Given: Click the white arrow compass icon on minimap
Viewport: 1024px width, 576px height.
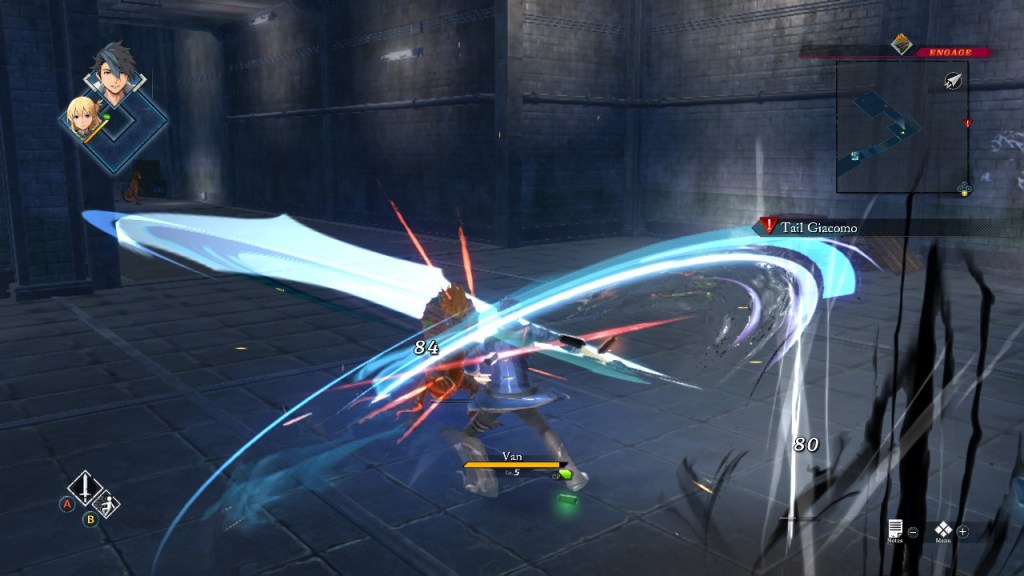Looking at the screenshot, I should click(x=952, y=83).
